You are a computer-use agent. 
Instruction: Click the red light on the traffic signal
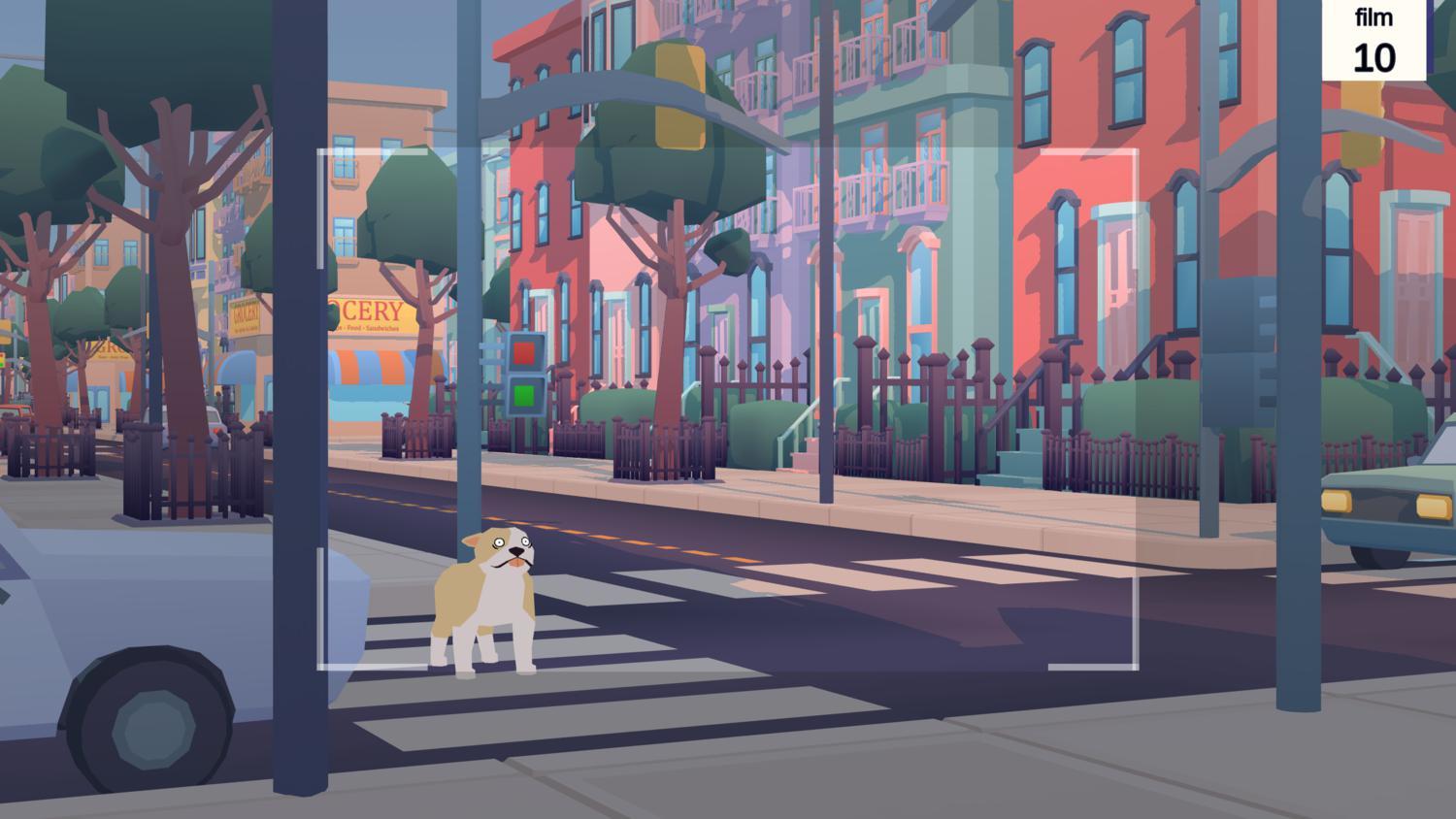[525, 351]
